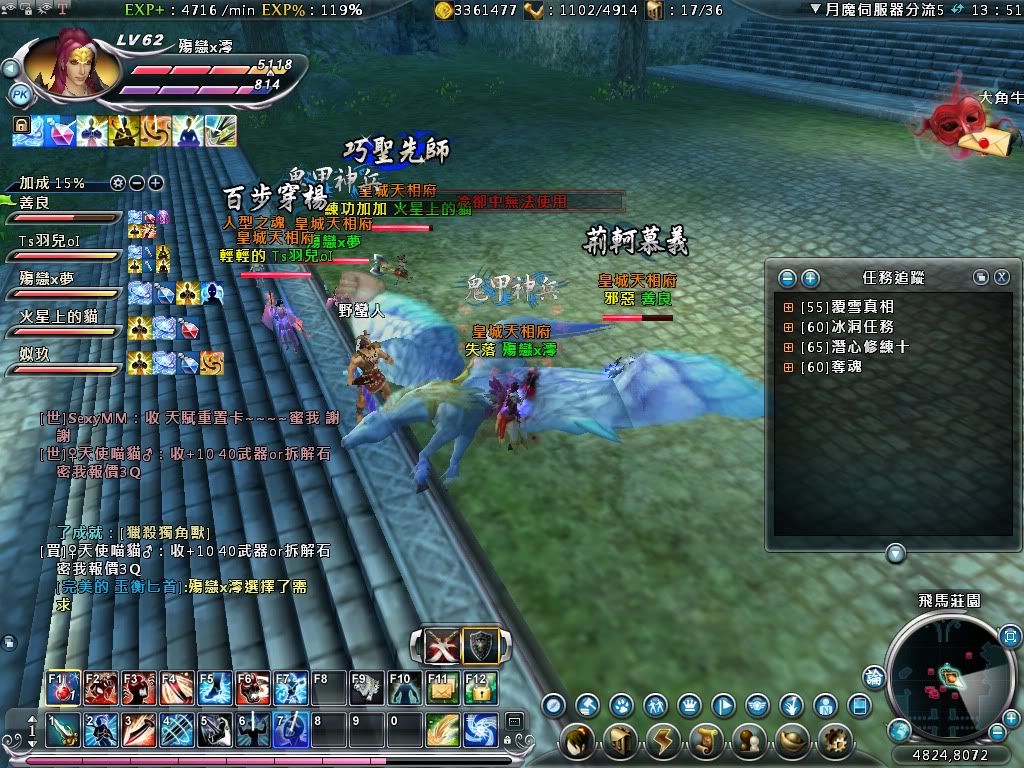Toggle the PK mode button

[19, 95]
